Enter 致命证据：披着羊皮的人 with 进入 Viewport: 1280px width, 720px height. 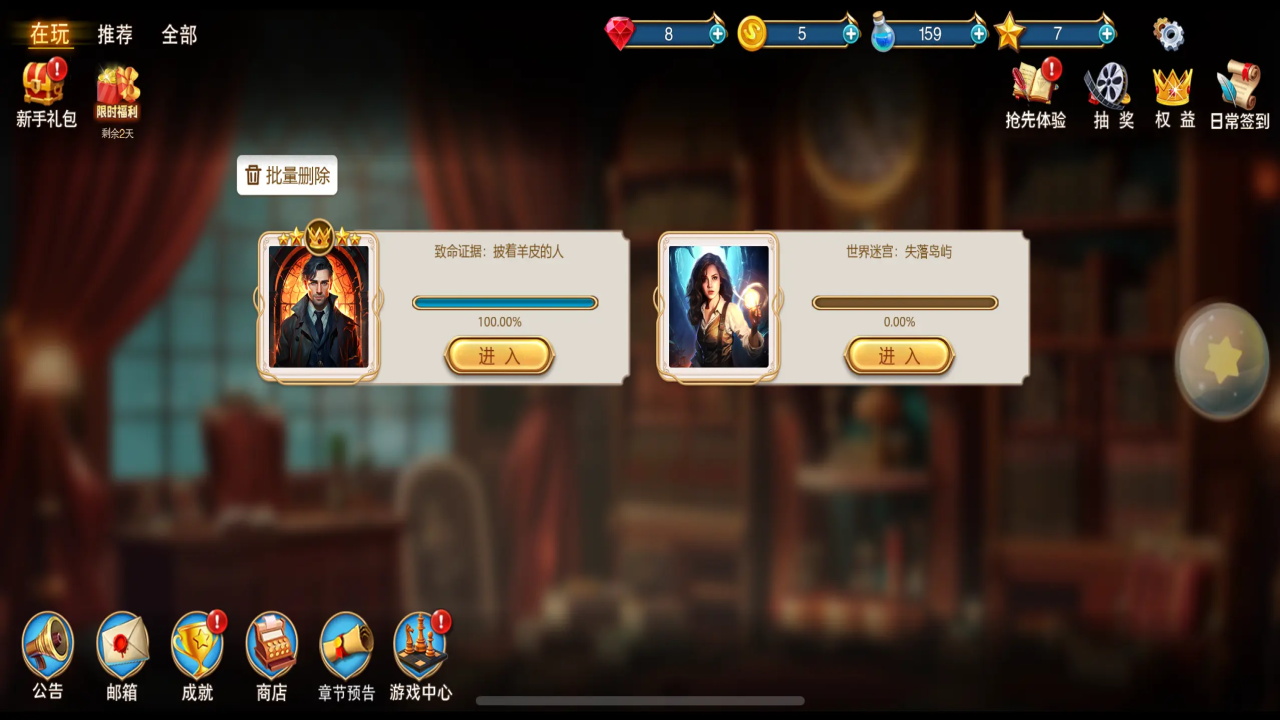[x=499, y=356]
